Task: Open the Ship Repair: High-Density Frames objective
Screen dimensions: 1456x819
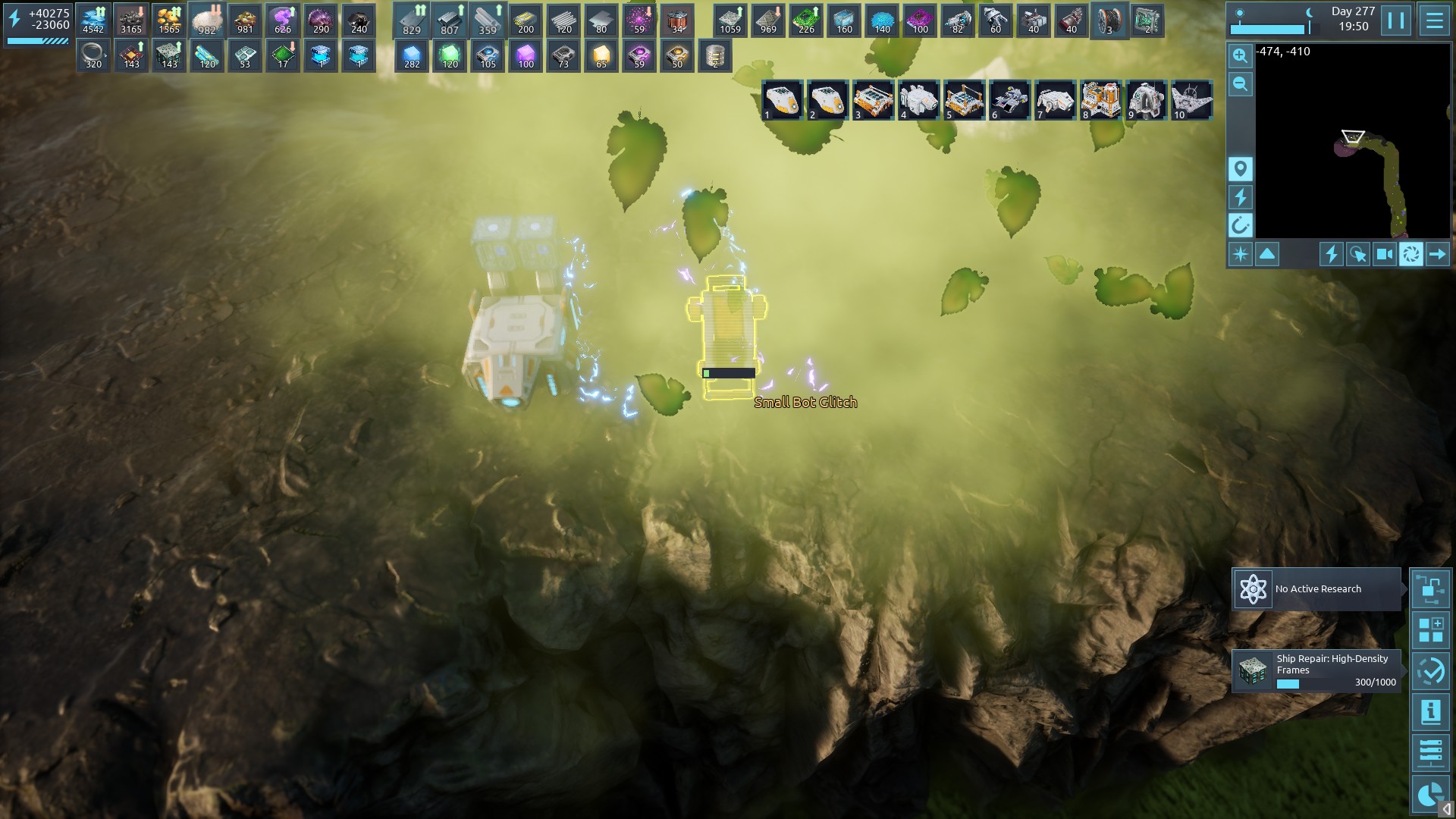Action: tap(1316, 671)
